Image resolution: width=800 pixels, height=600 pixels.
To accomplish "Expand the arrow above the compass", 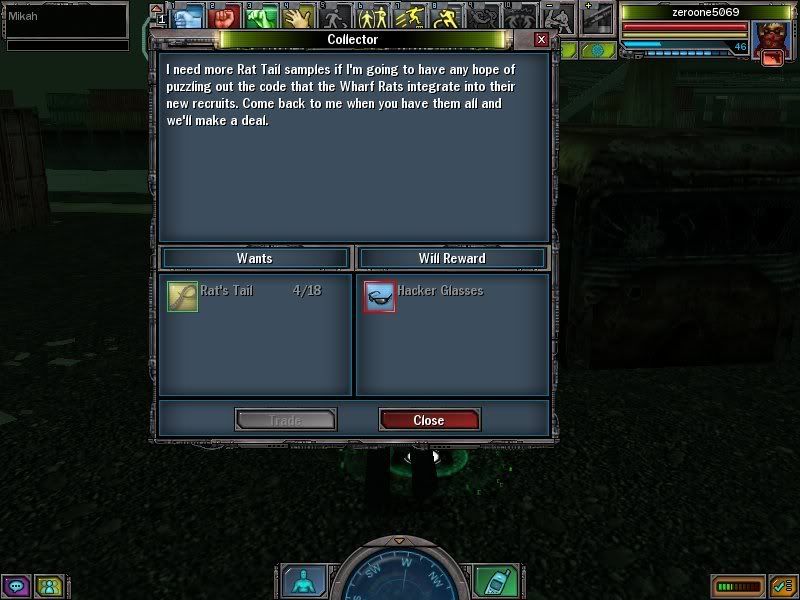I will coord(399,541).
